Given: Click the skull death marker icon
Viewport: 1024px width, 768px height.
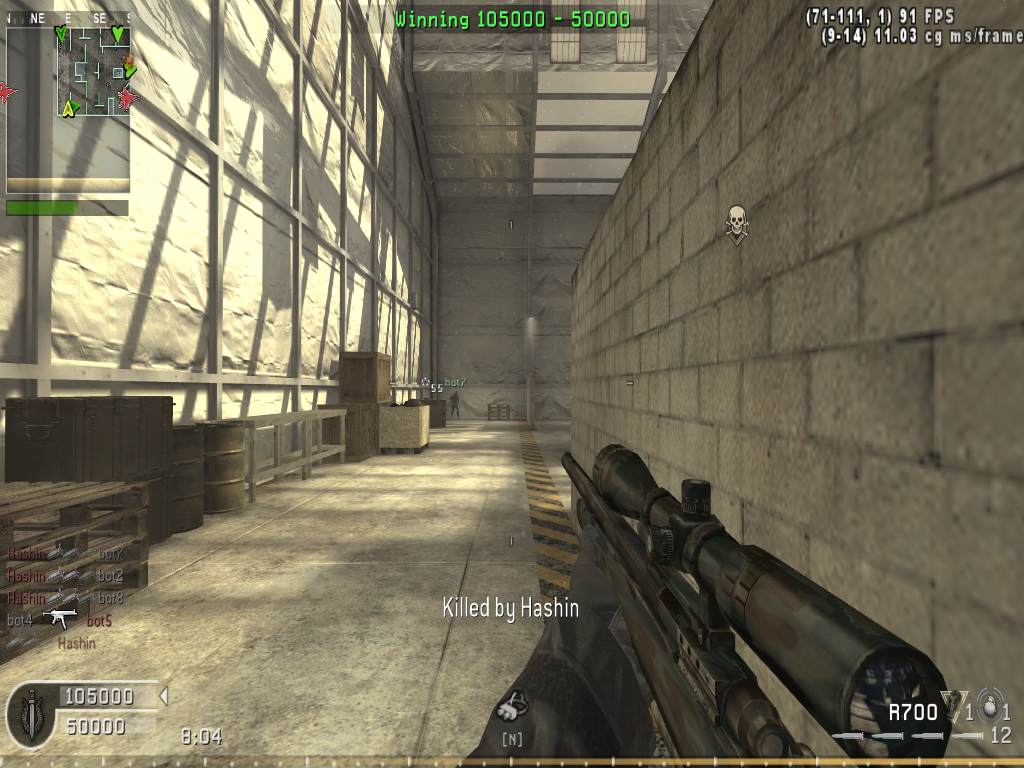Looking at the screenshot, I should click(736, 225).
